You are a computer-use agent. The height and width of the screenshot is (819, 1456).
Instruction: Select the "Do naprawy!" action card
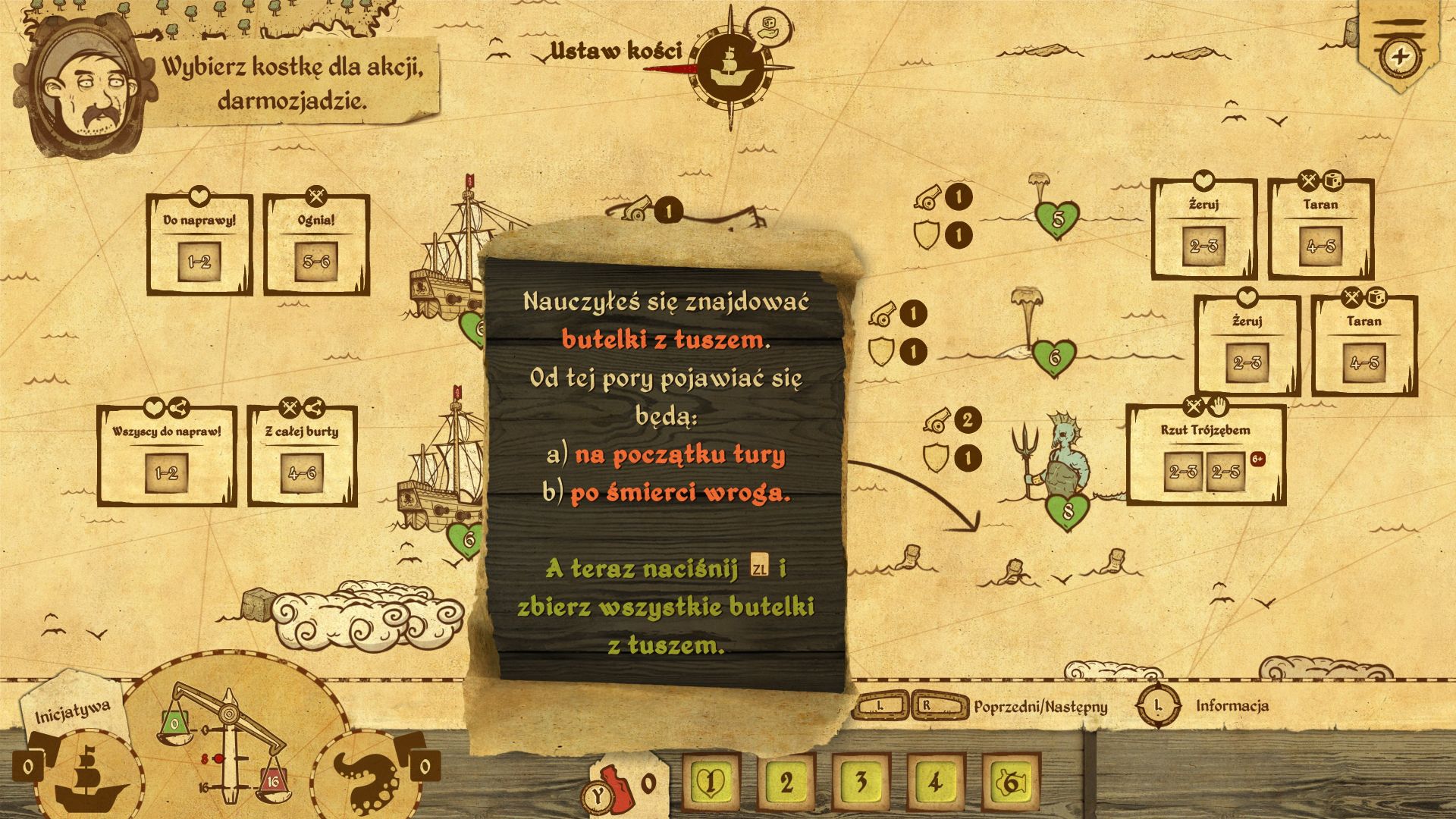tap(199, 244)
